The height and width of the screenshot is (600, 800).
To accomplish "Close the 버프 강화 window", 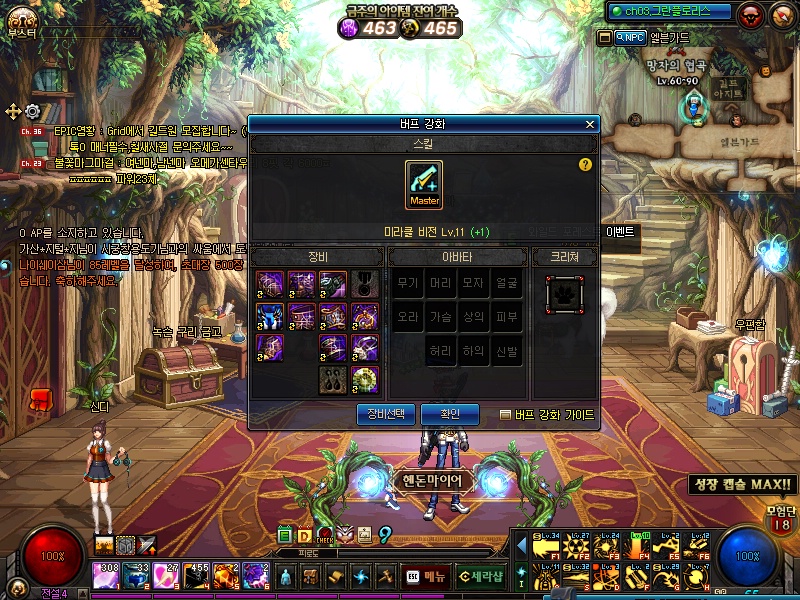I will (590, 125).
